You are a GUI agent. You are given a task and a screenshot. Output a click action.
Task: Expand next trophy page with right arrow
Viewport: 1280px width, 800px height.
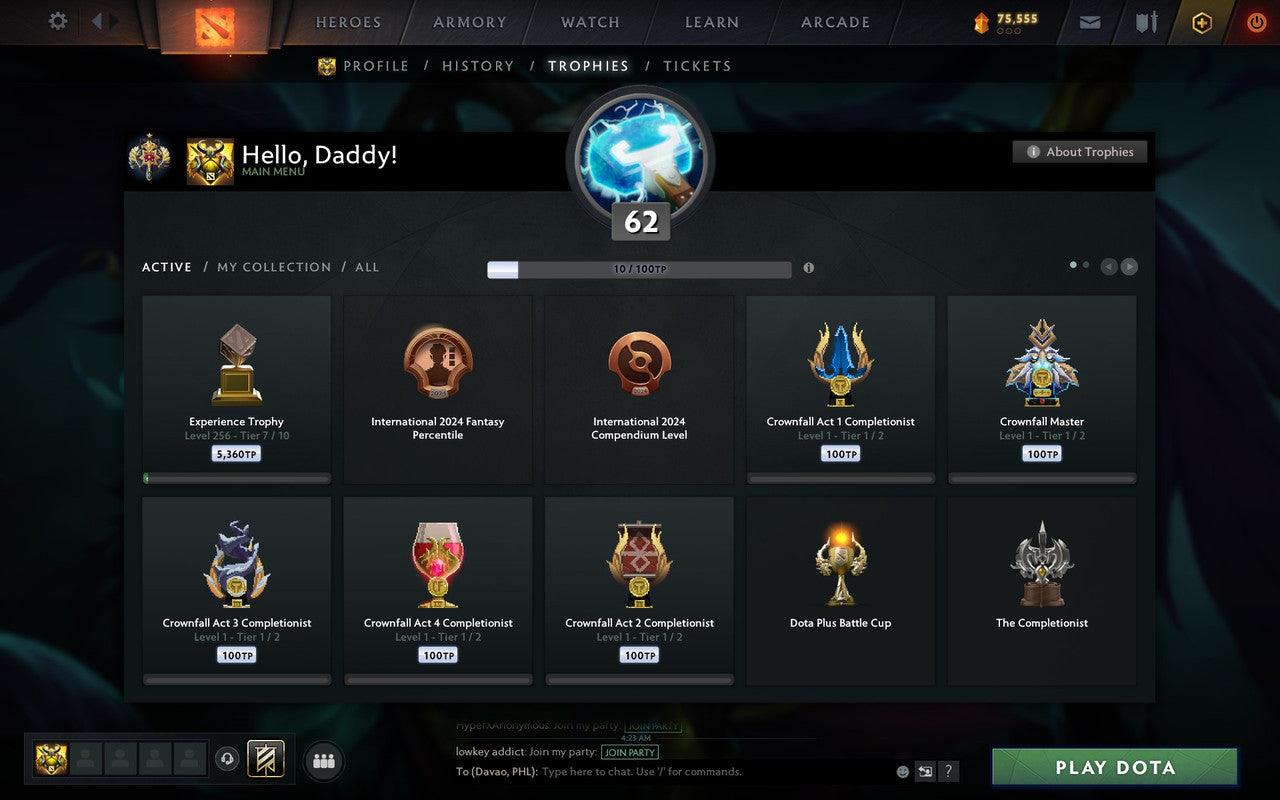(1130, 267)
